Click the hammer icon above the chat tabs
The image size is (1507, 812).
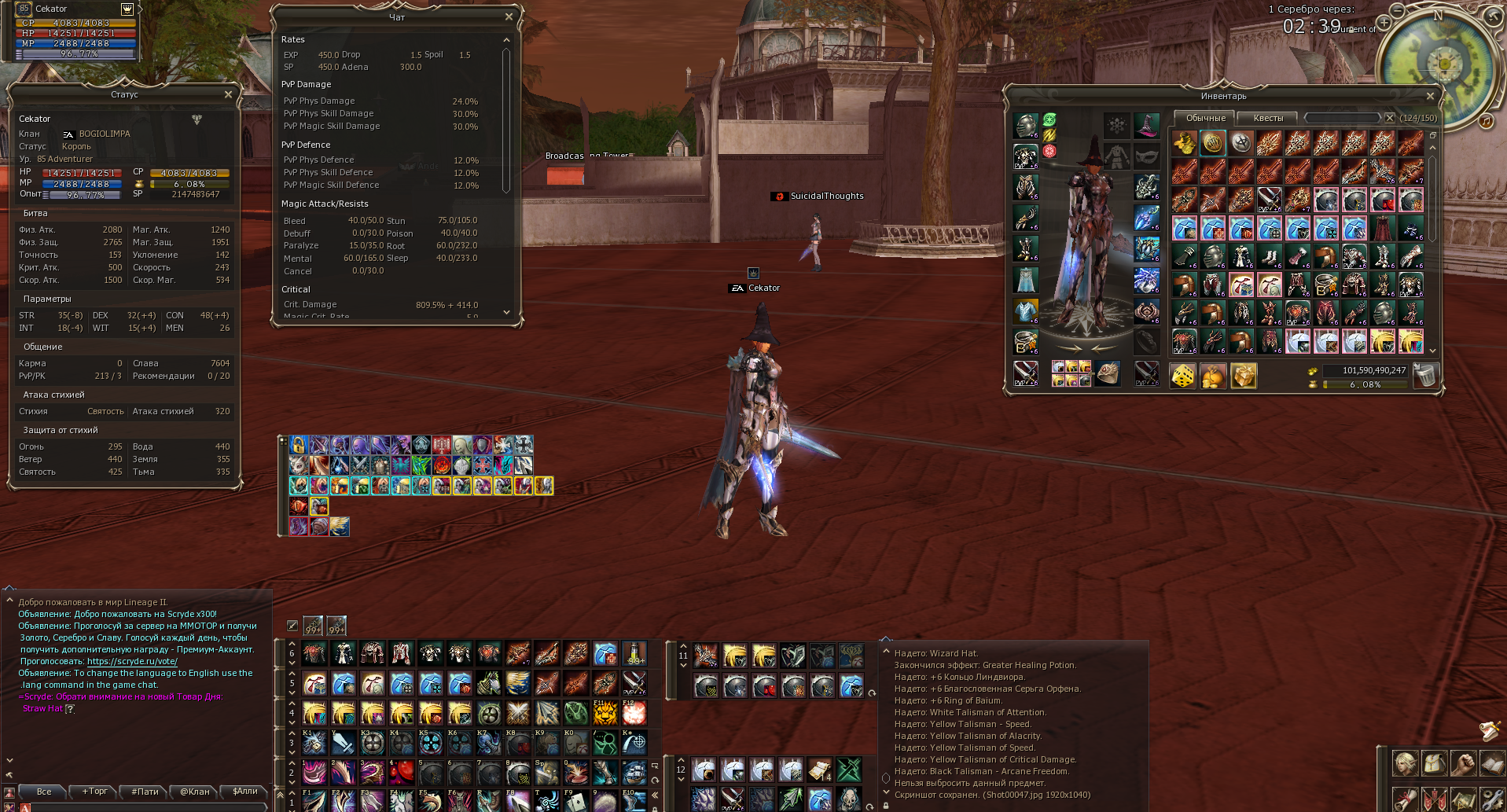[x=9, y=774]
